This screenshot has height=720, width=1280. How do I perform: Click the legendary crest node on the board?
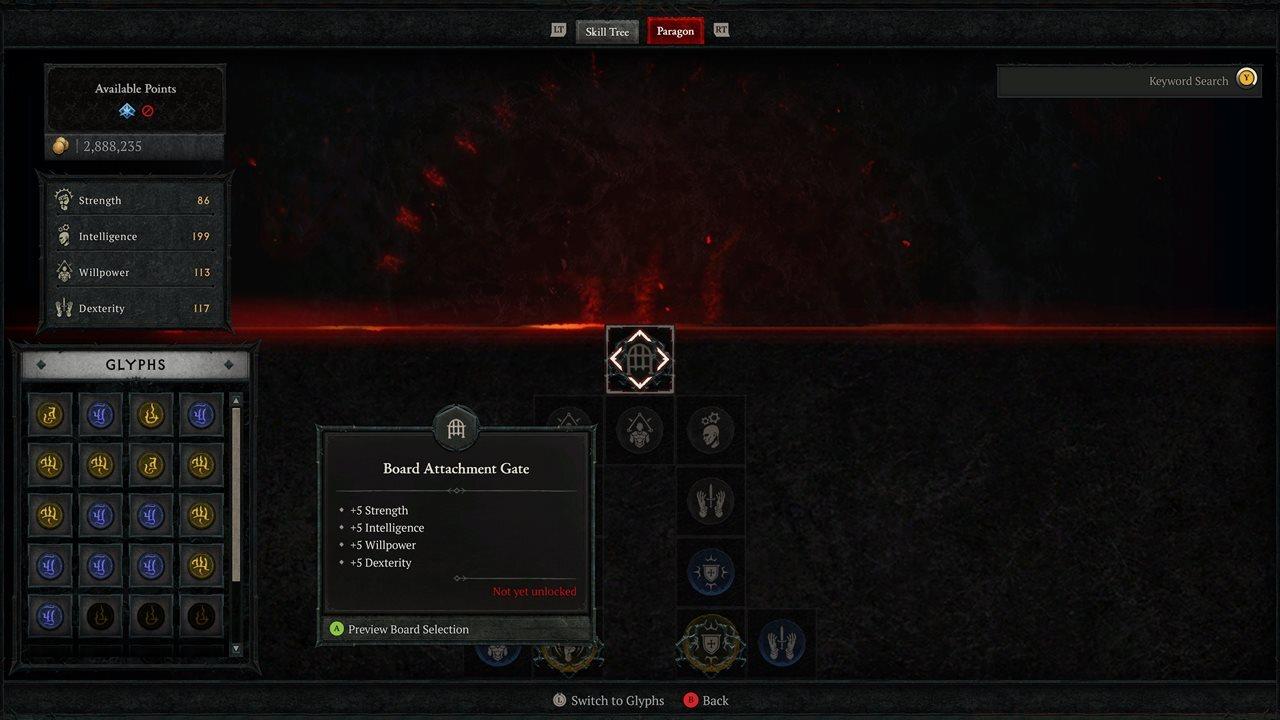point(710,644)
